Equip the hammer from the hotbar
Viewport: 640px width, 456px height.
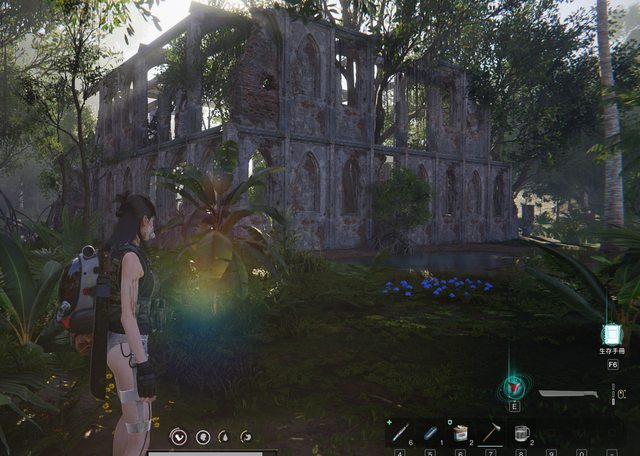tap(491, 434)
